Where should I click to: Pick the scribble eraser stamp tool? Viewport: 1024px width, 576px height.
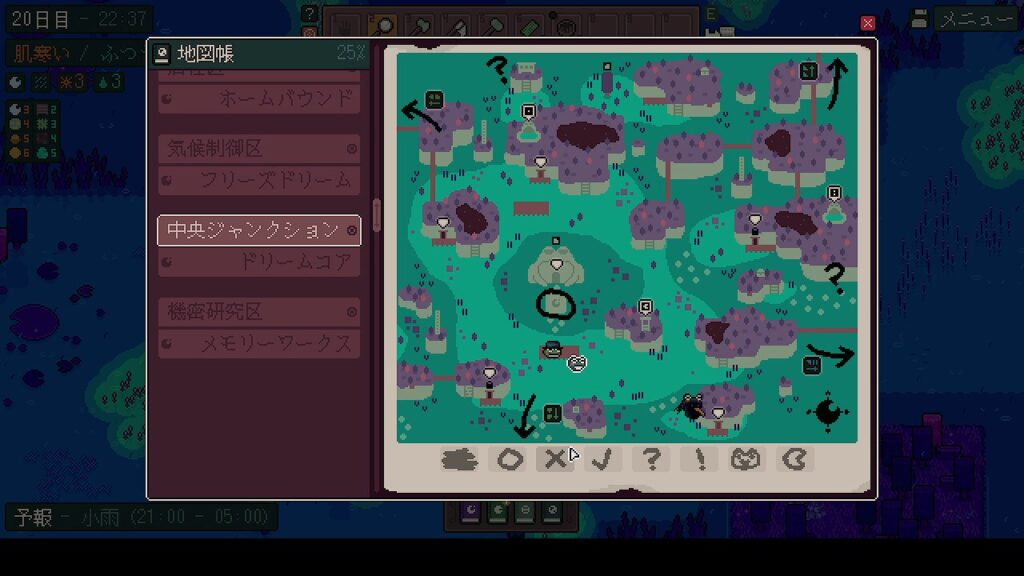459,459
